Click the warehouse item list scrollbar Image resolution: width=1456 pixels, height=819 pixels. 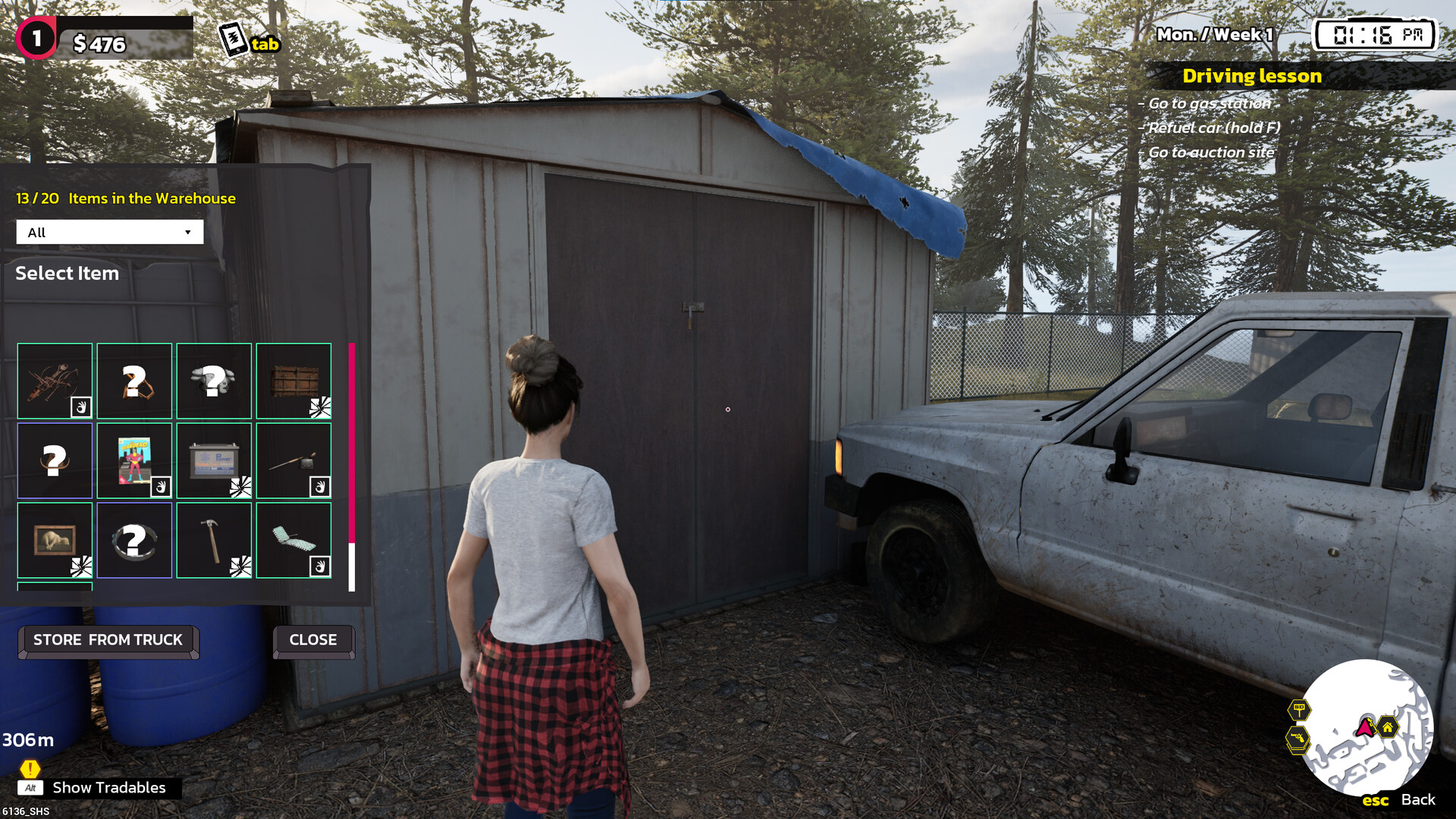(352, 466)
